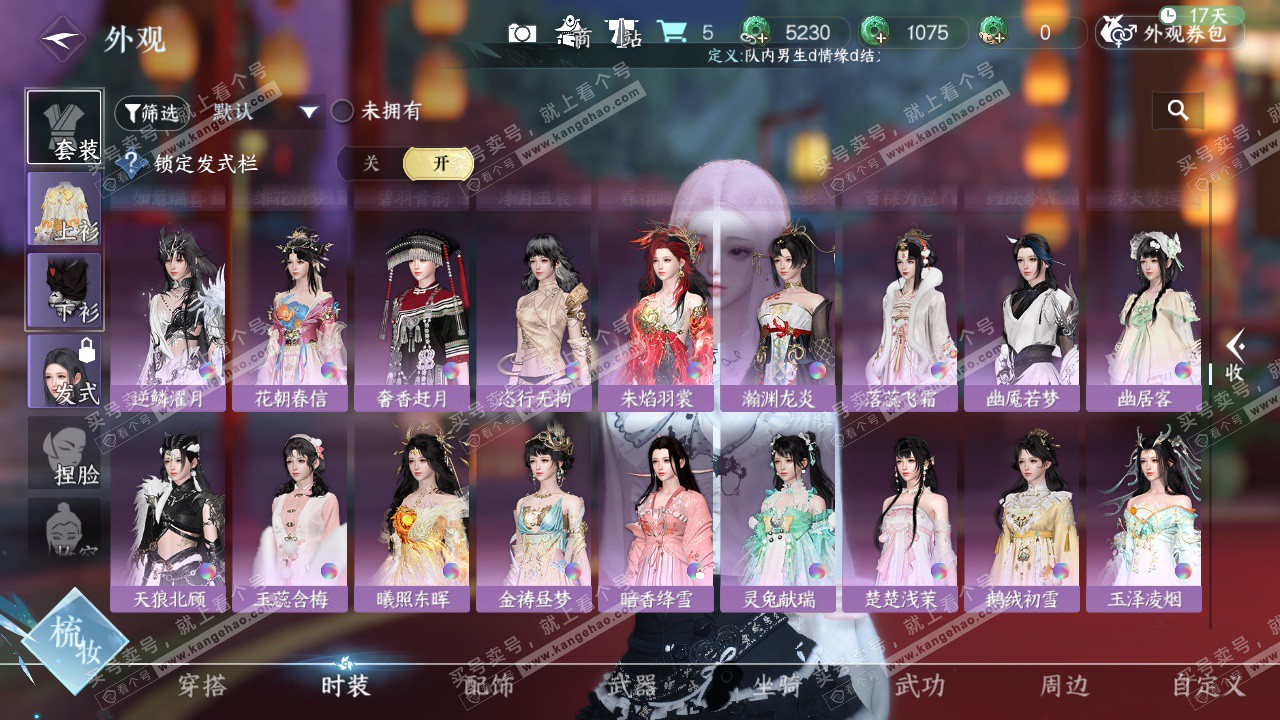
Task: Open the 武器 bottom tab
Action: (632, 686)
